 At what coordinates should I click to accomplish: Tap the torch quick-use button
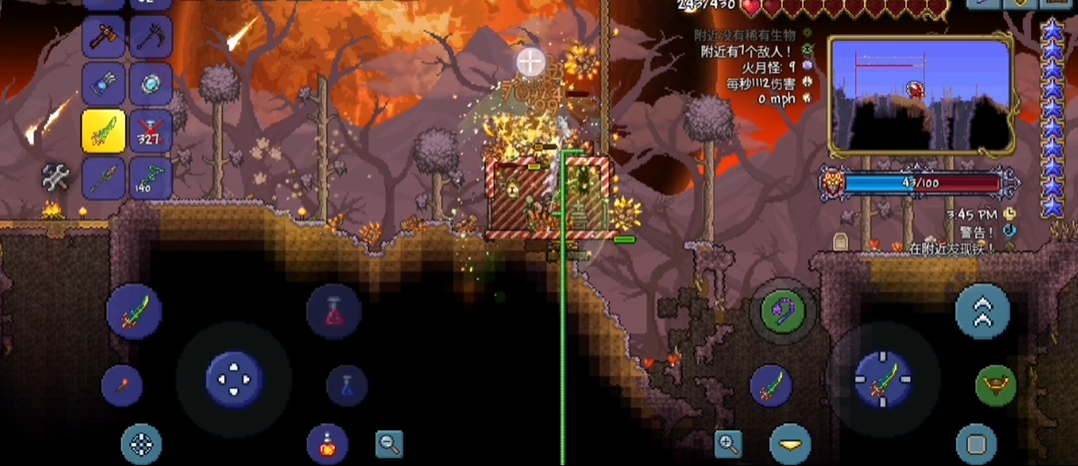click(x=122, y=386)
